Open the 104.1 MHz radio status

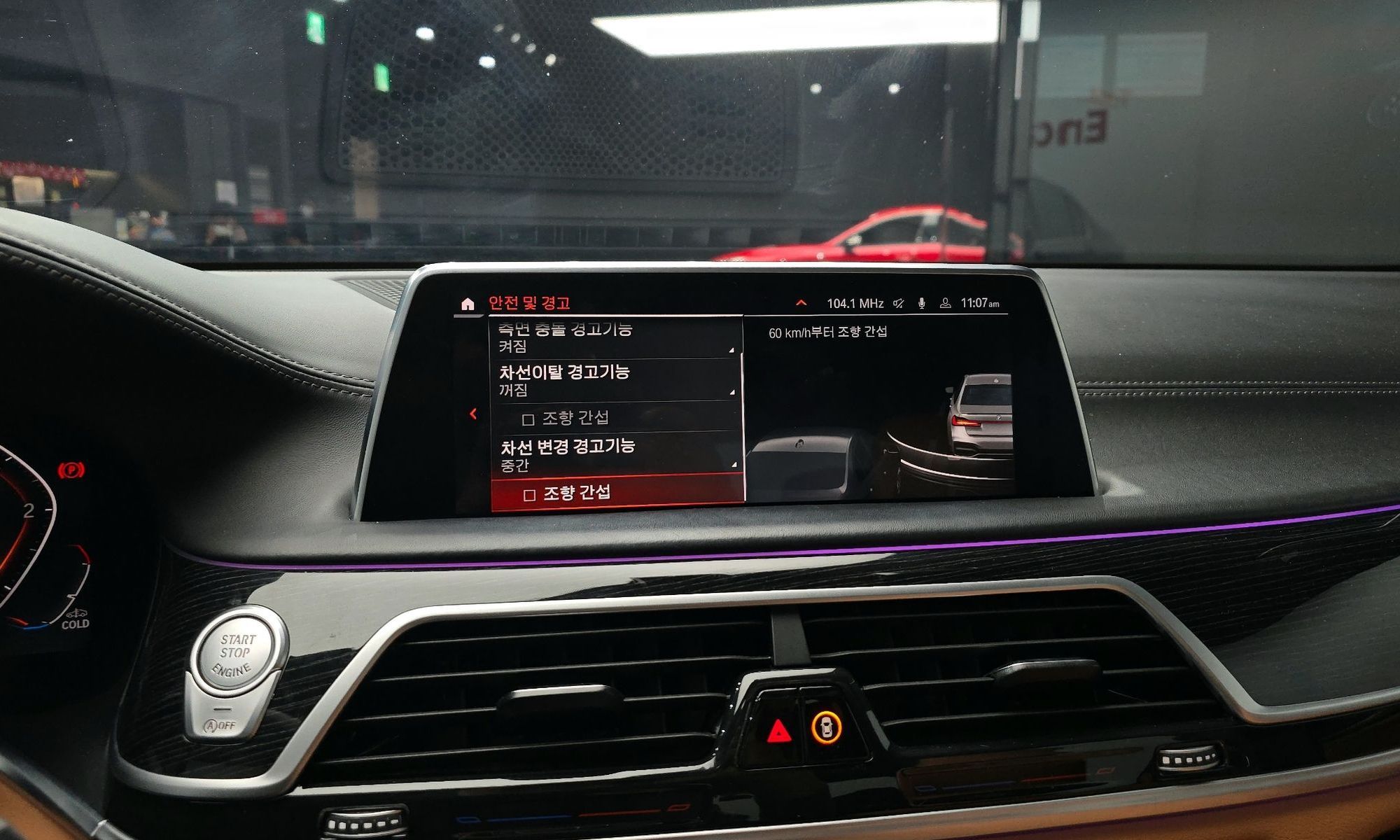pyautogui.click(x=855, y=304)
